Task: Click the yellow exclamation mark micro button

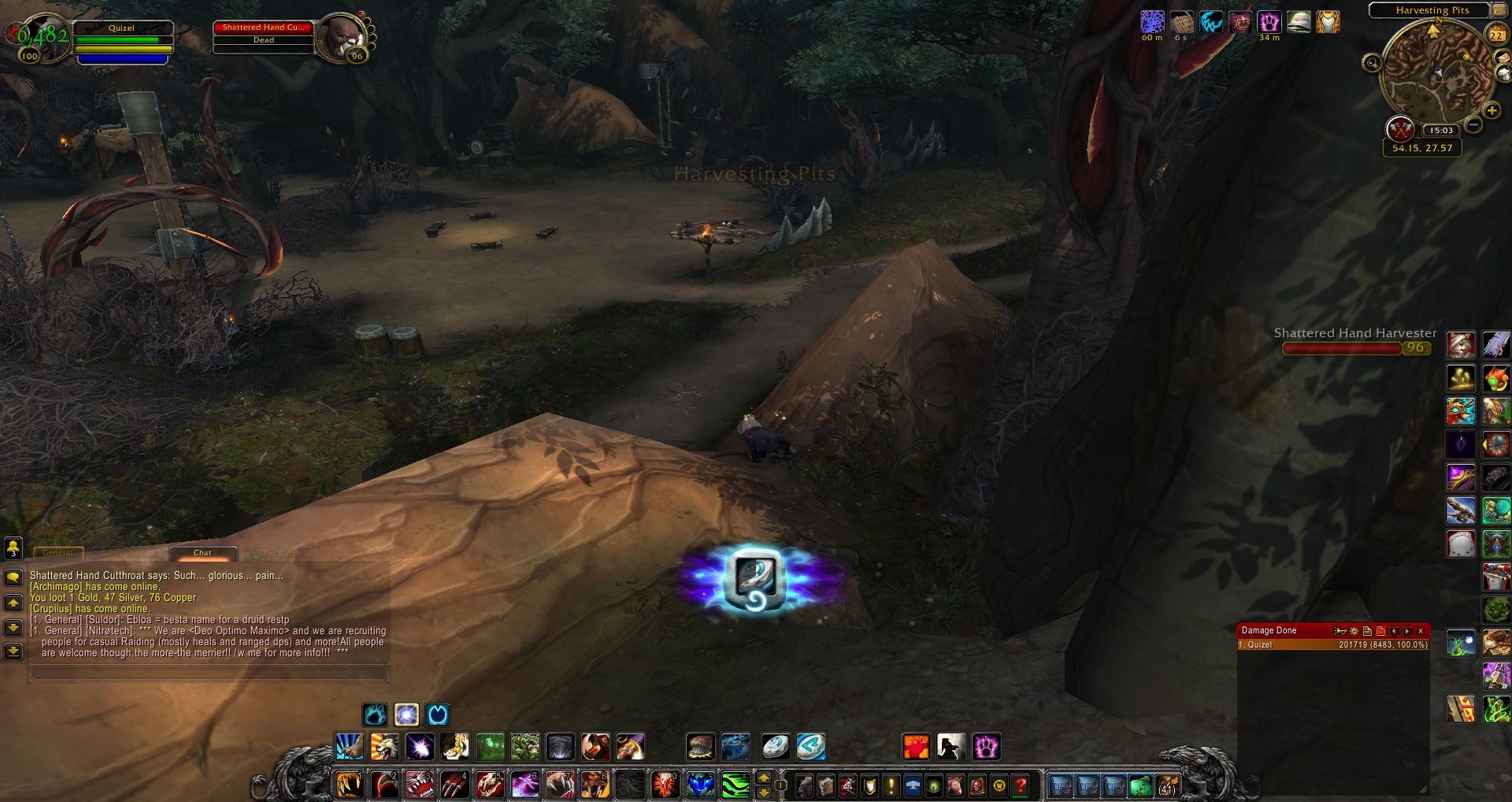Action: (891, 785)
